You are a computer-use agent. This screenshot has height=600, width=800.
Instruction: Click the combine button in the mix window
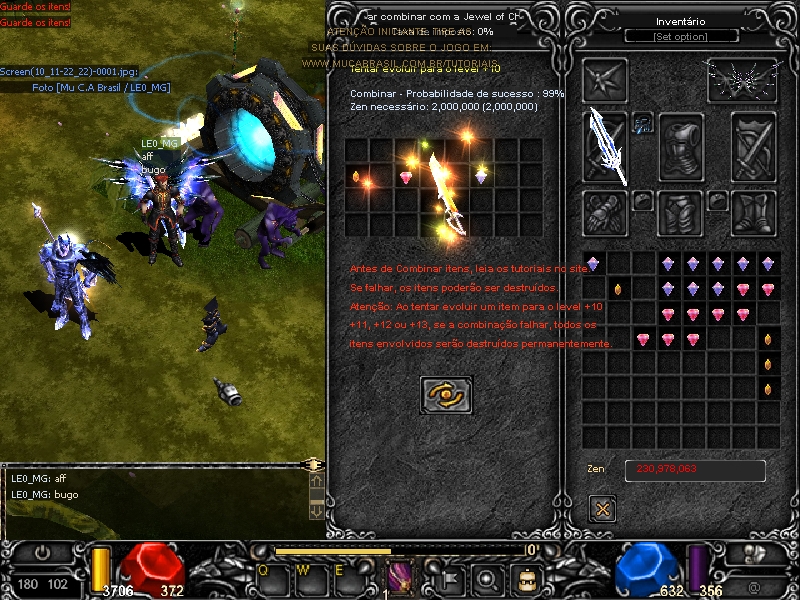click(446, 396)
